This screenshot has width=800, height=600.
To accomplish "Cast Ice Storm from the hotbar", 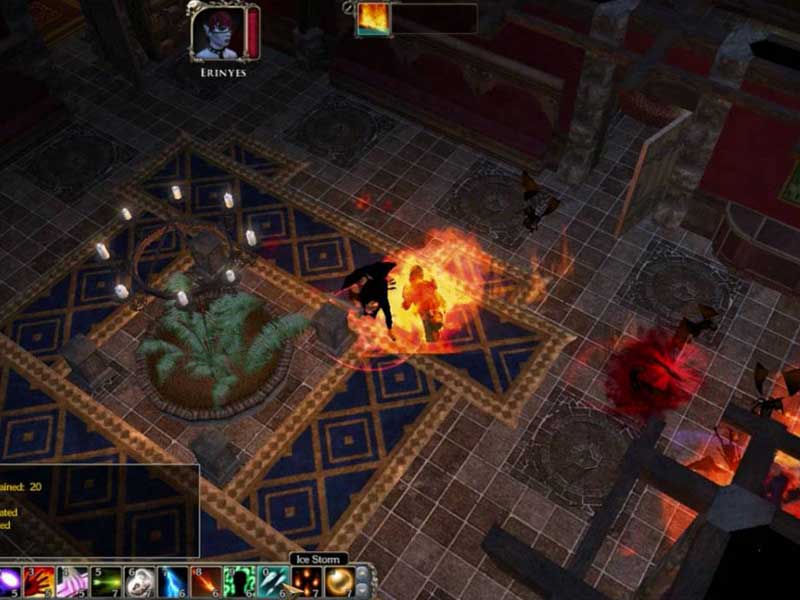I will pos(271,581).
